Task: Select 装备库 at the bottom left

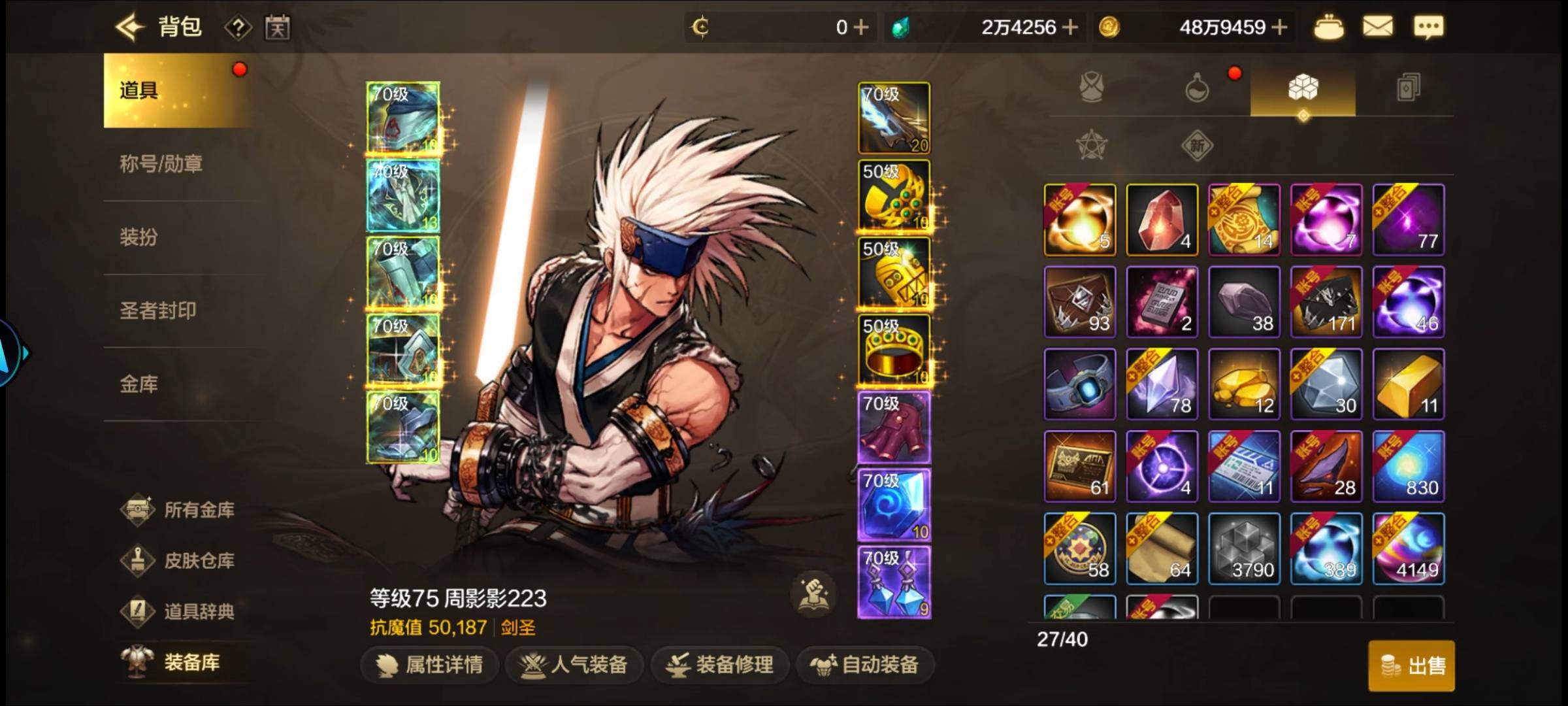Action: 188,664
